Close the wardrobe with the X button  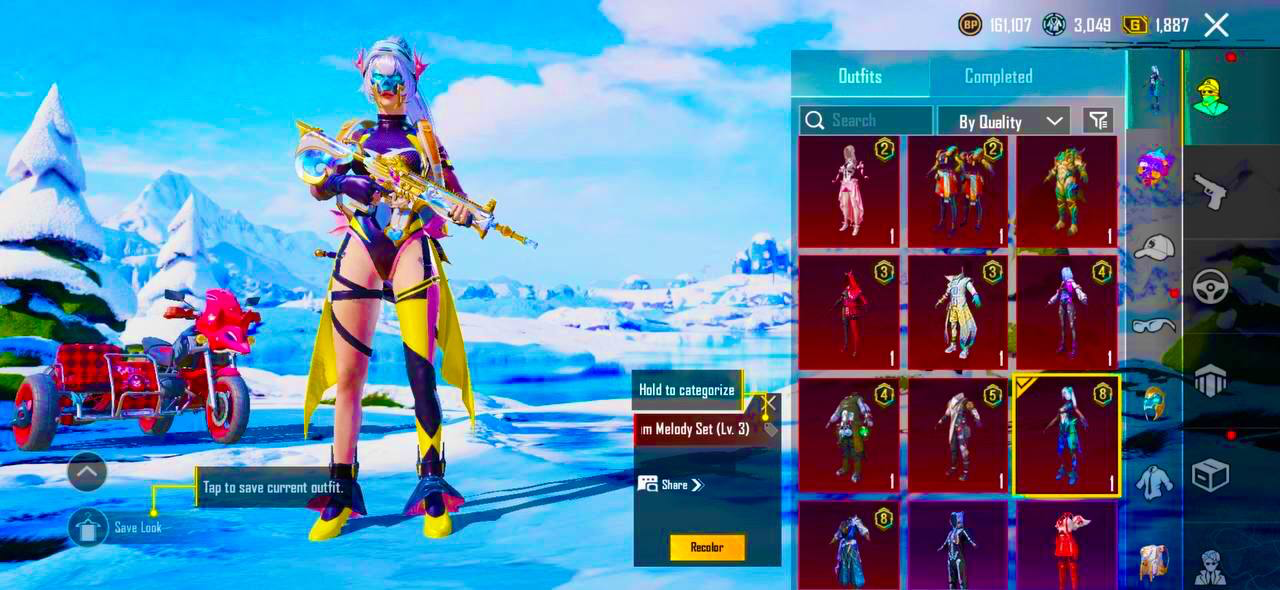(1216, 25)
